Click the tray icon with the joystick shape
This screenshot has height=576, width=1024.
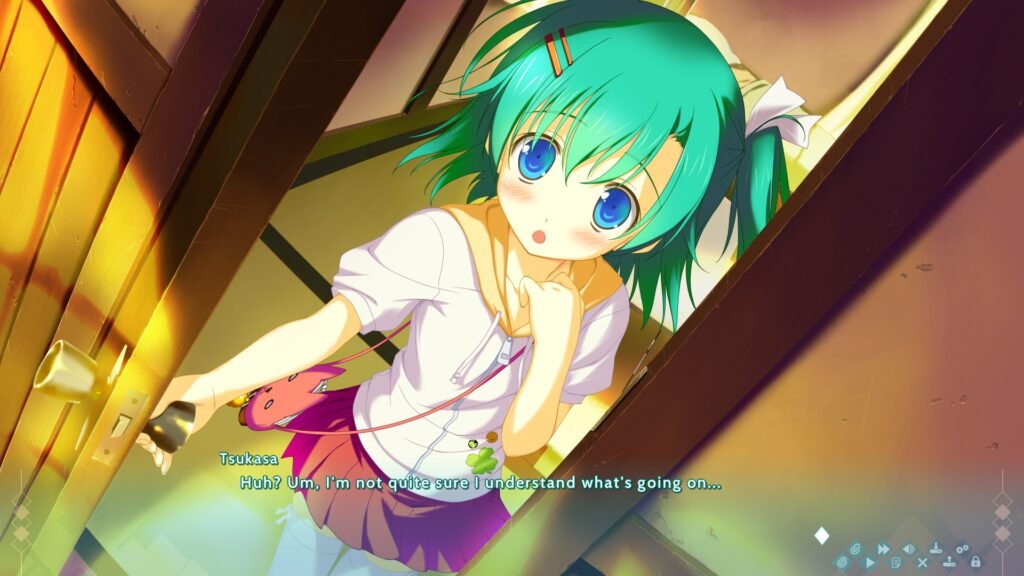936,548
